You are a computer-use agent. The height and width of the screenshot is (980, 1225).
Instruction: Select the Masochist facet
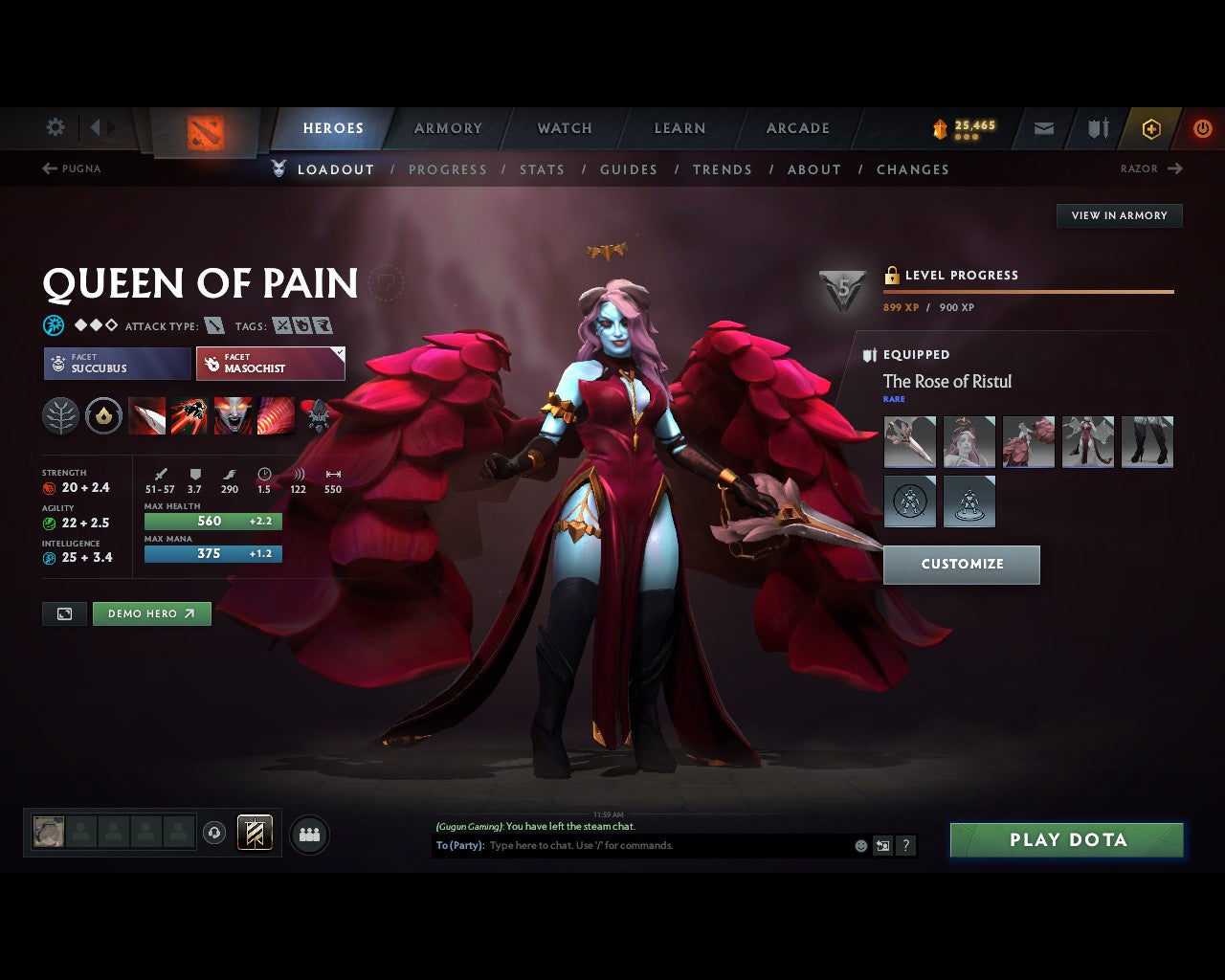(271, 364)
